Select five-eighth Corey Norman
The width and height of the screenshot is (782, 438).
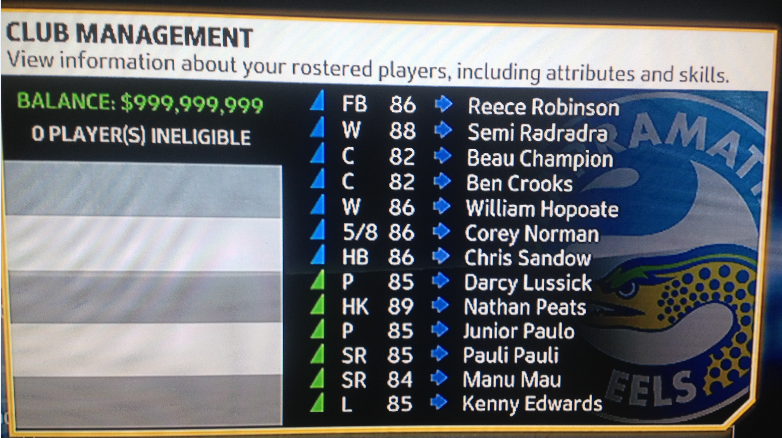(x=531, y=234)
